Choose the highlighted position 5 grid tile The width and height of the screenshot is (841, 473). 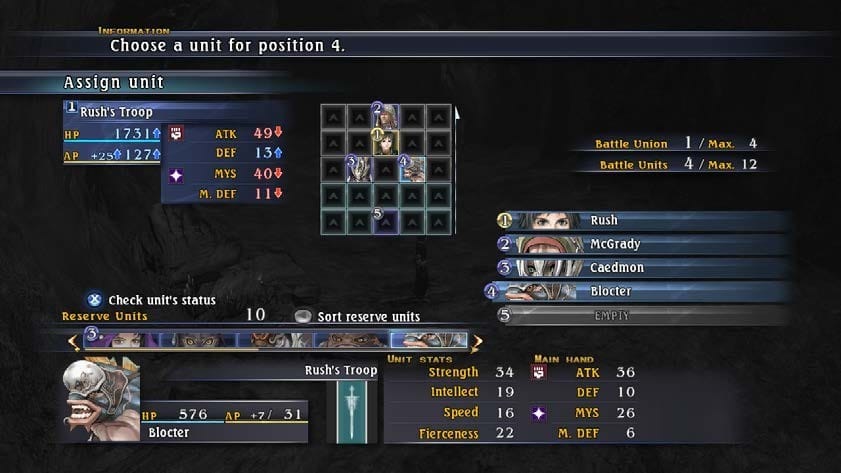(x=386, y=221)
